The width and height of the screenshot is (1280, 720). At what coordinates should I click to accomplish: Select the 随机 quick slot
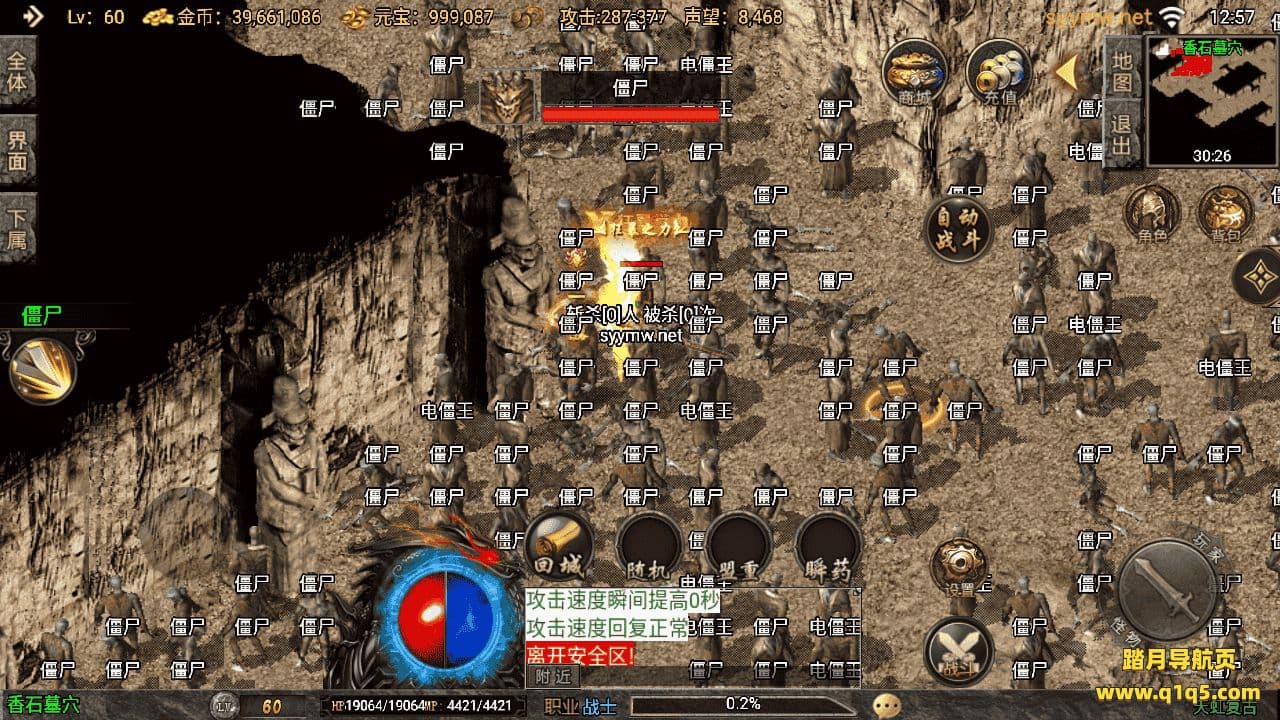pos(649,546)
